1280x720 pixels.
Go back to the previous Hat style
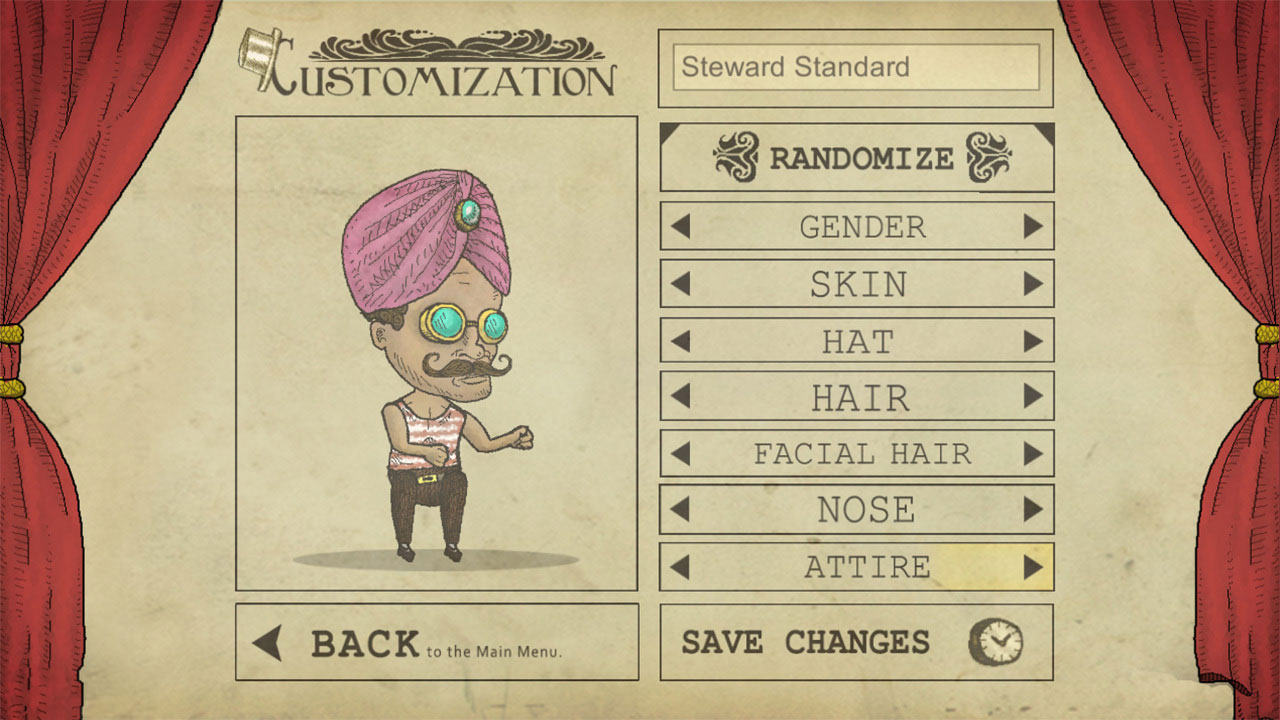point(680,340)
